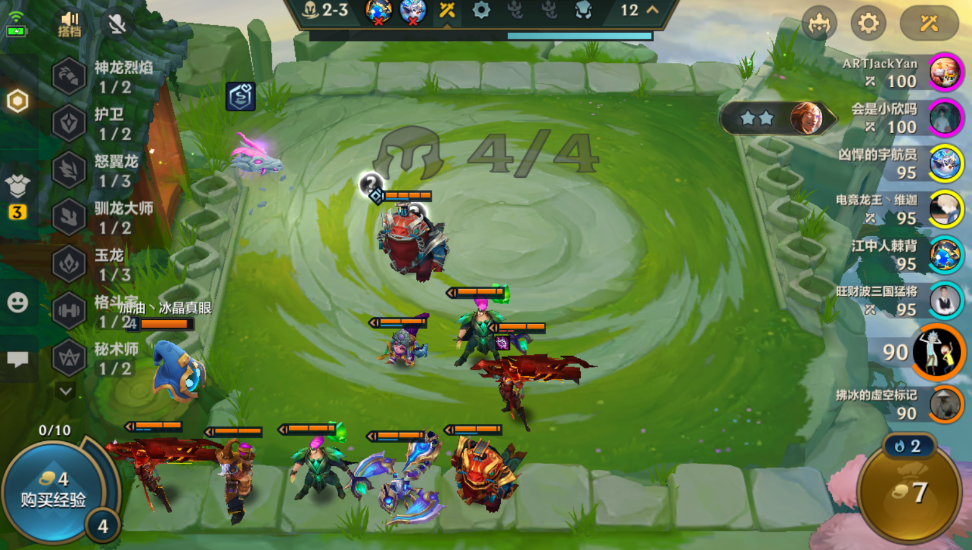Open the emote smiley face menu
Viewport: 972px width, 550px height.
pyautogui.click(x=17, y=302)
